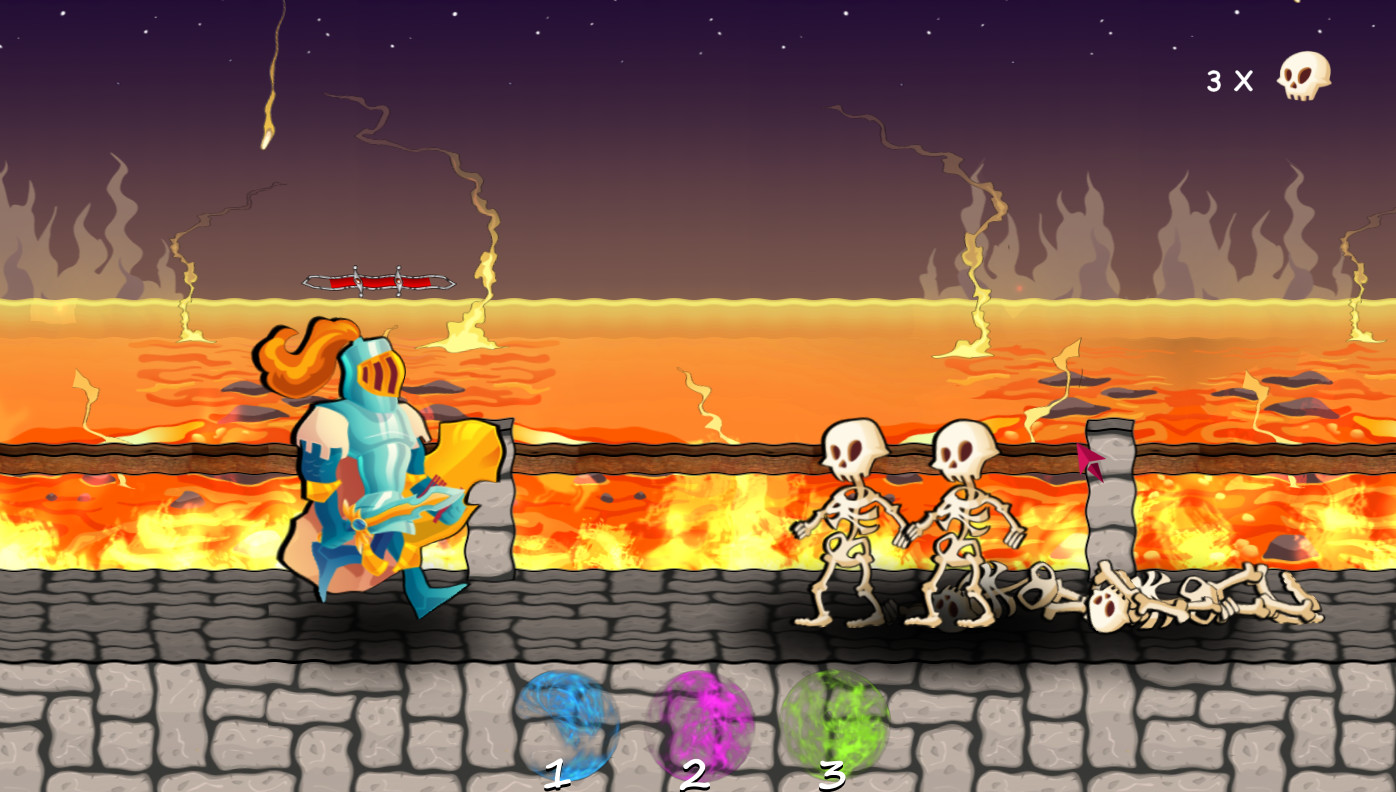Click the skull lying near the stone pillar
This screenshot has width=1396, height=792.
(x=1108, y=605)
